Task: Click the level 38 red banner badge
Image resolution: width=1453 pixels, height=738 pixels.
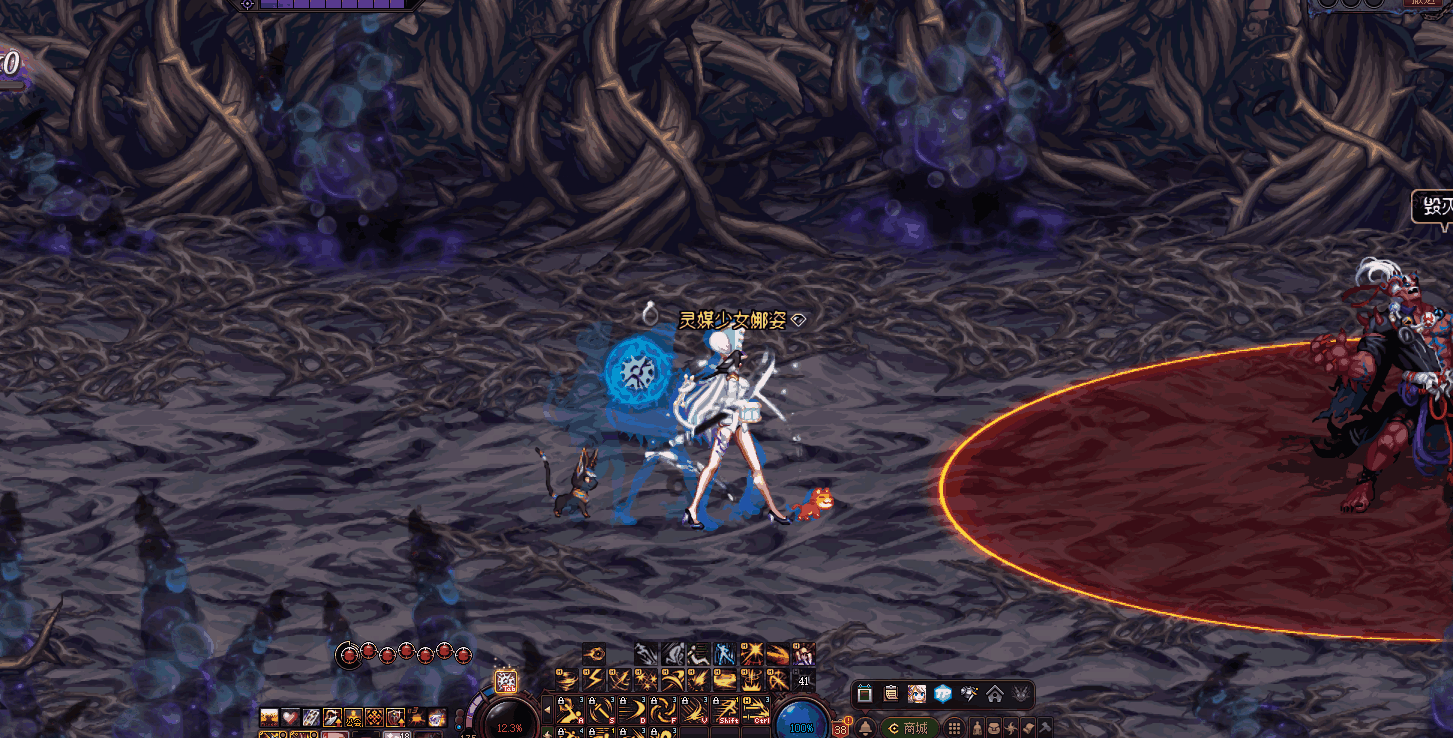Action: click(841, 729)
